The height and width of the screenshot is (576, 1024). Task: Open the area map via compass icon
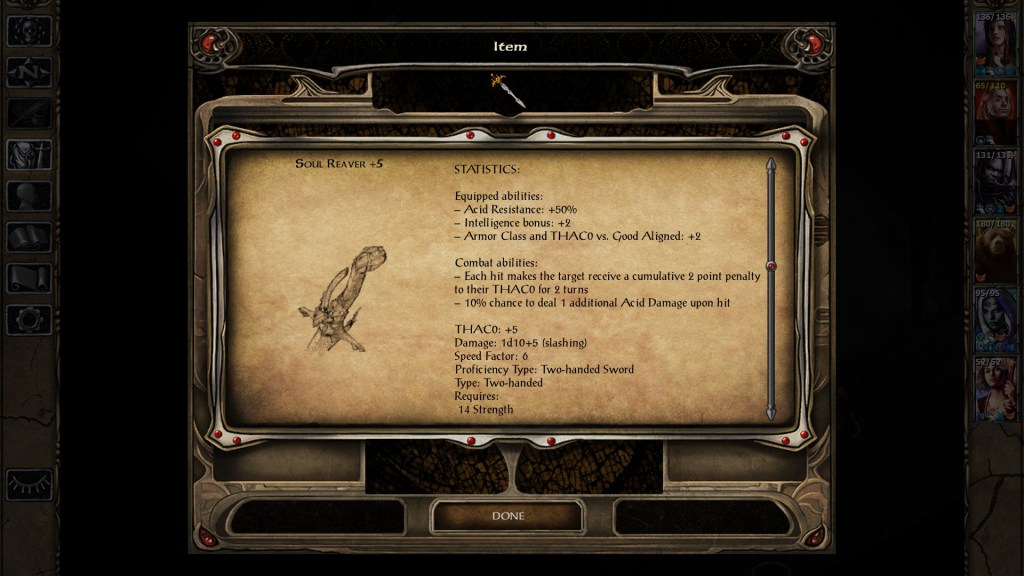pos(29,72)
